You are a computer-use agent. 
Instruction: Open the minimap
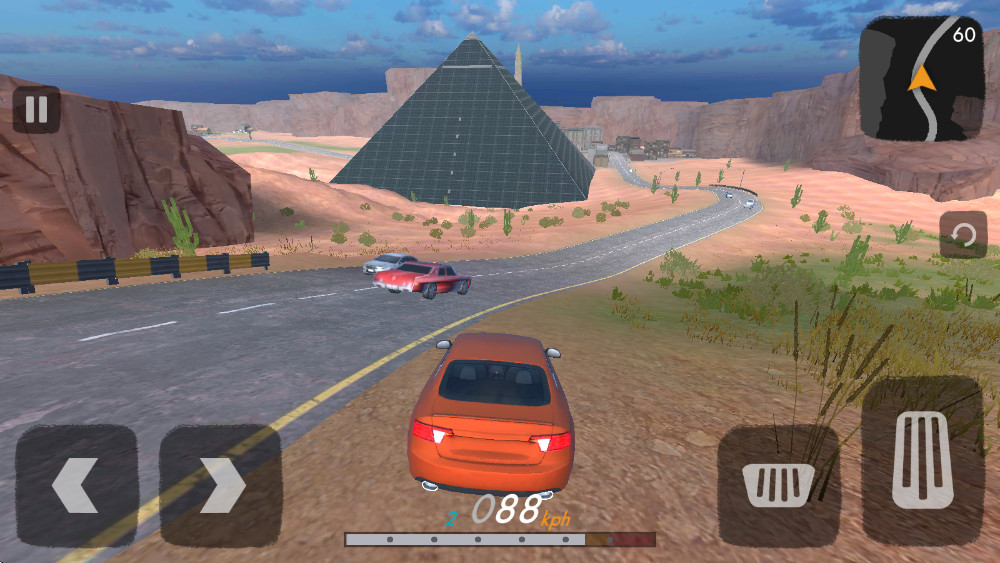click(921, 78)
